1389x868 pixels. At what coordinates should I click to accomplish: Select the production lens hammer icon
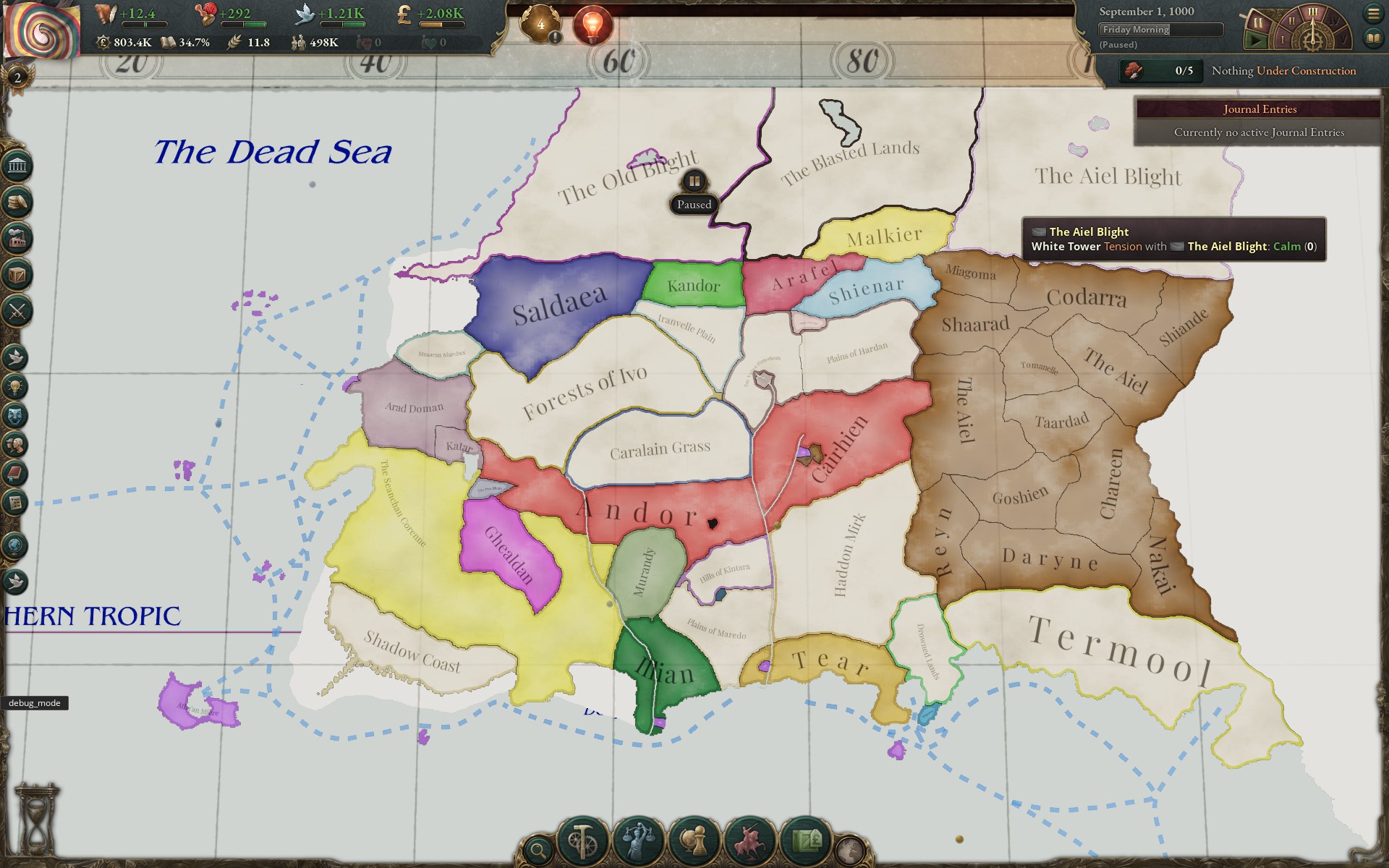[x=582, y=839]
